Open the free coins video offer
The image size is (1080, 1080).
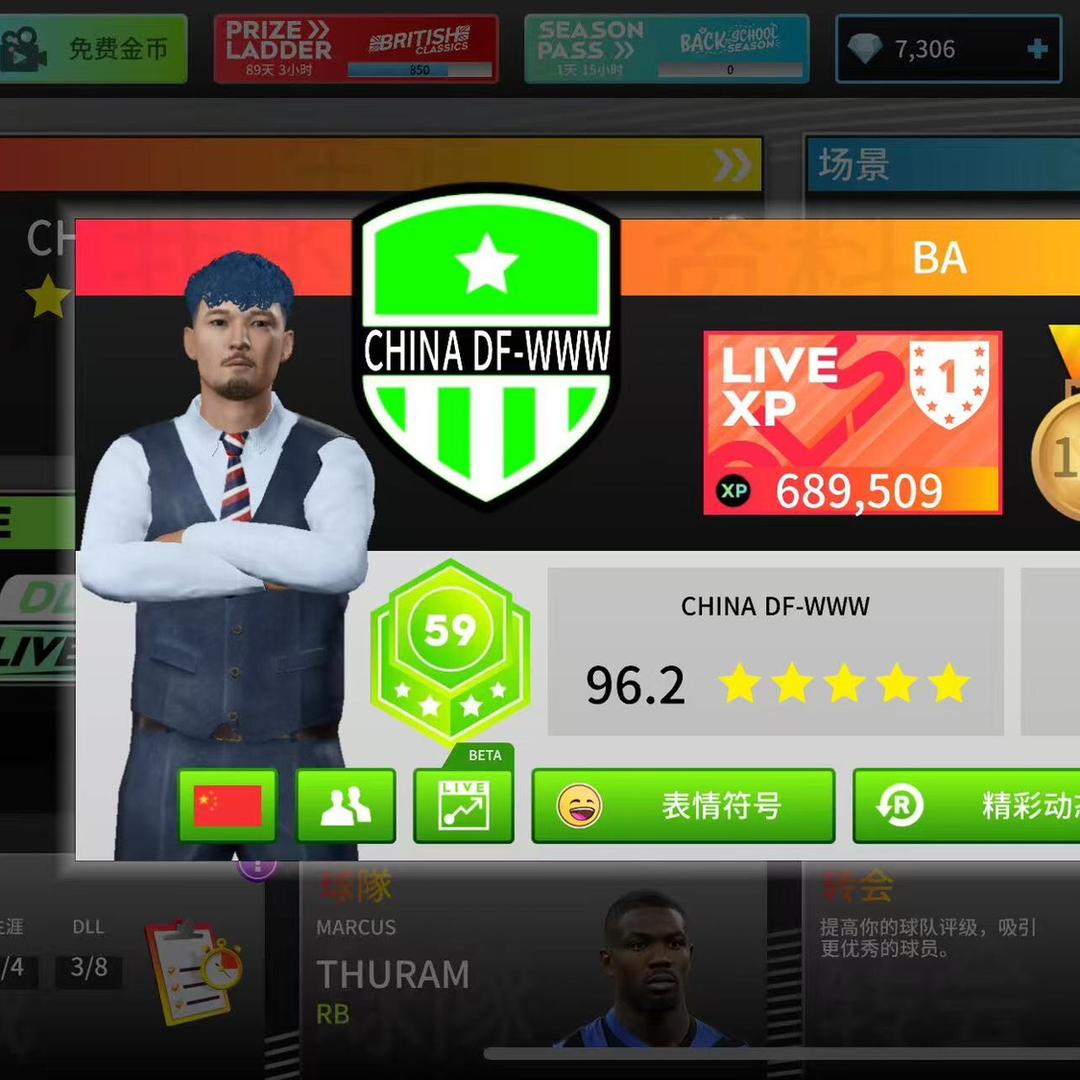point(93,48)
